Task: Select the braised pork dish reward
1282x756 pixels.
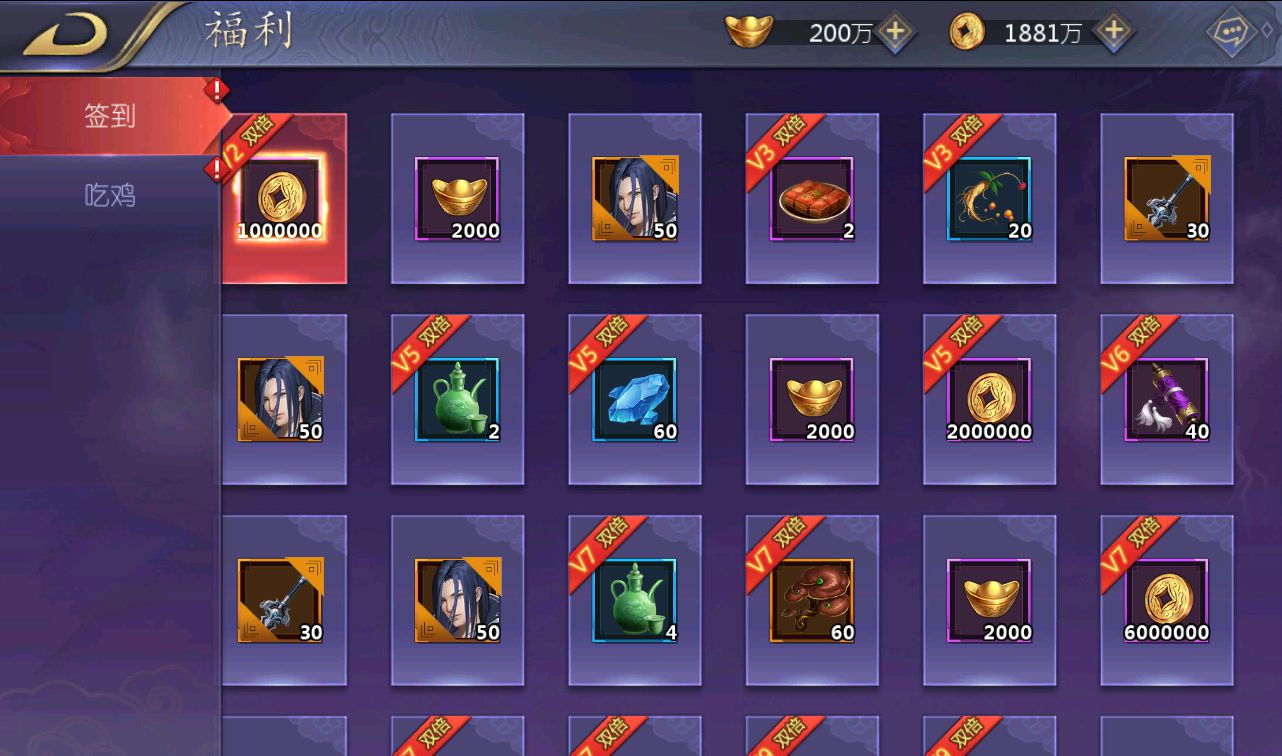Action: [x=812, y=199]
